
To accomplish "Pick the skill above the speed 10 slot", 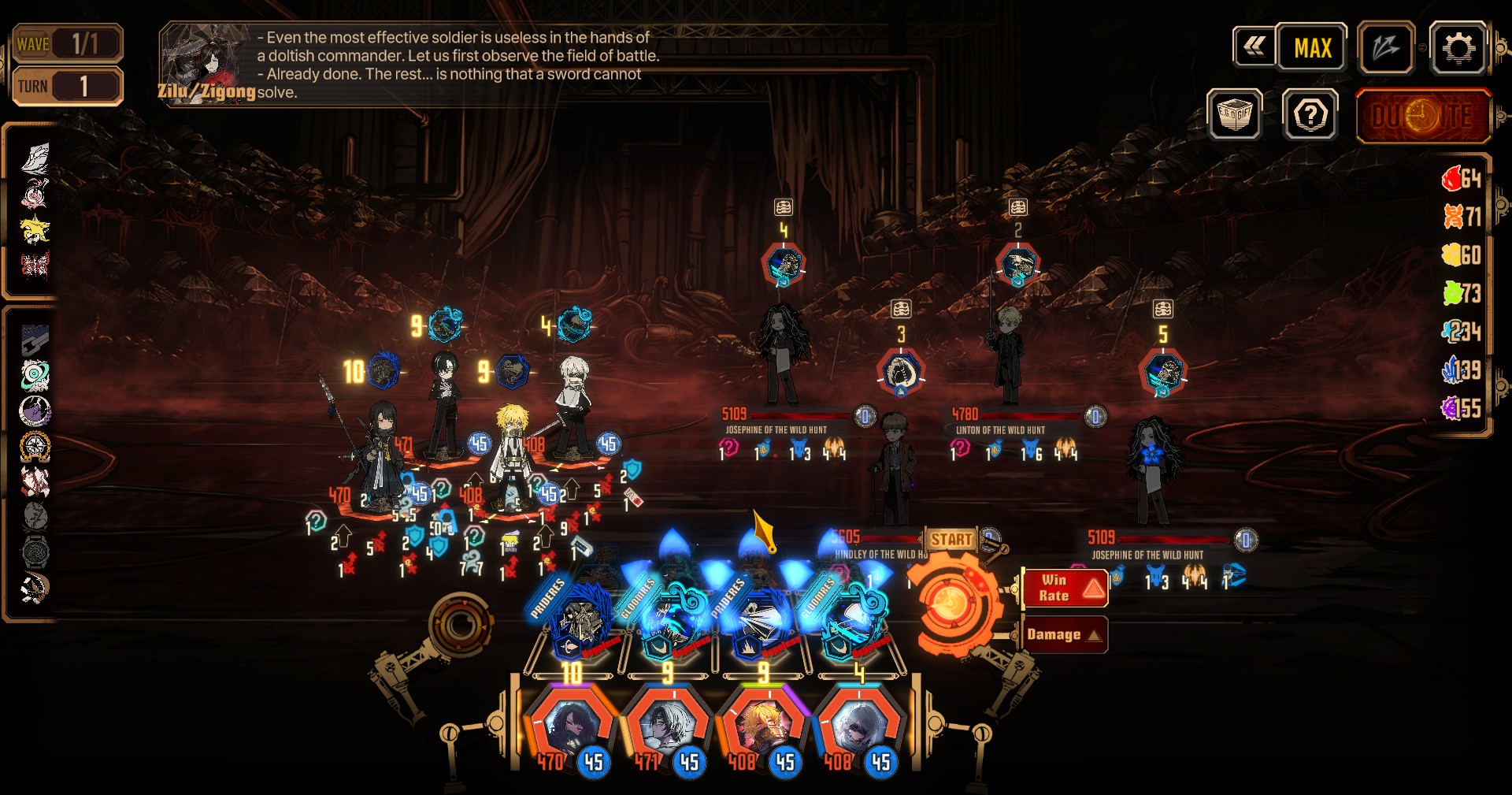I will click(x=581, y=622).
